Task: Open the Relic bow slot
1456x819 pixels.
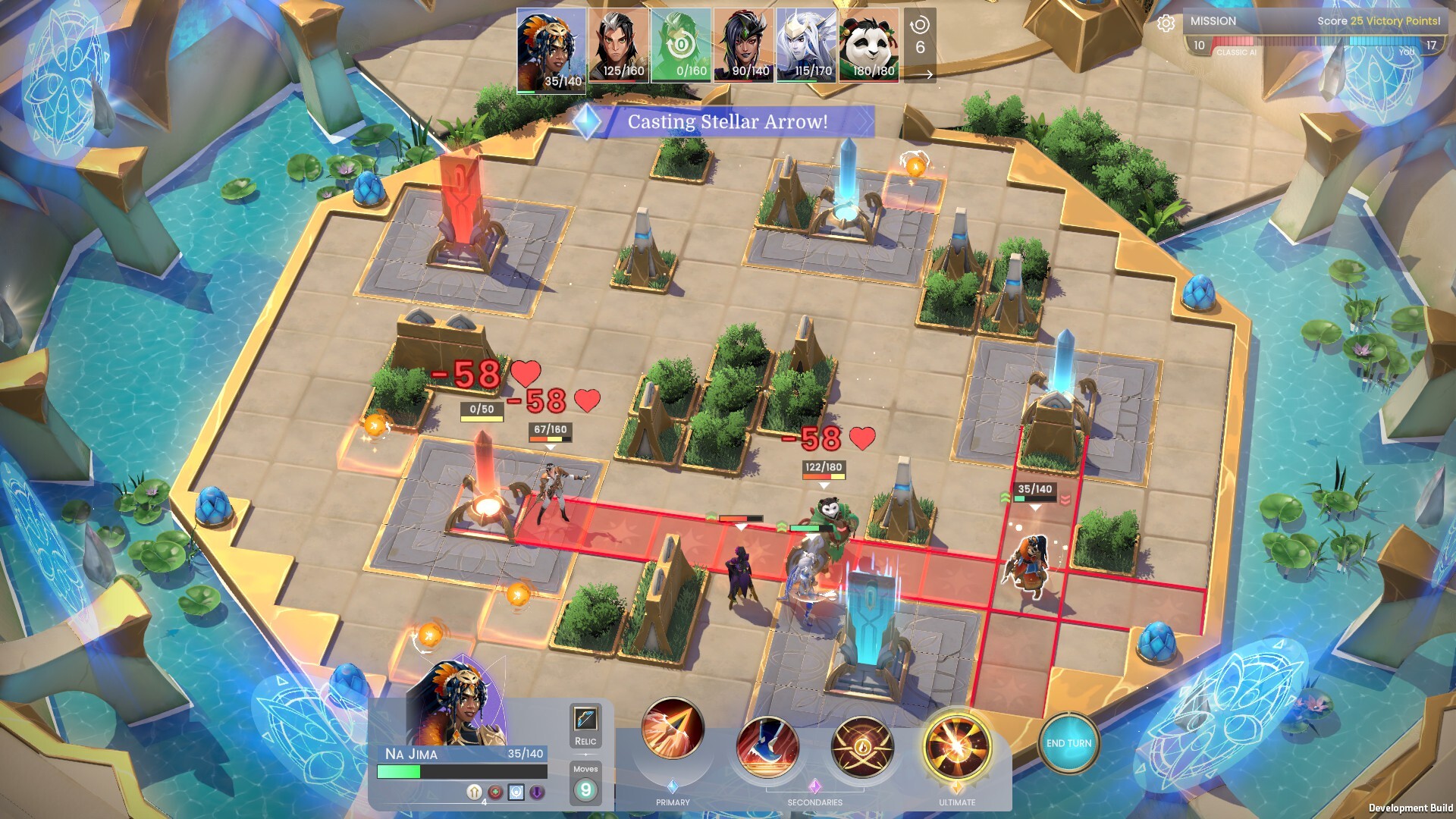Action: 585,719
